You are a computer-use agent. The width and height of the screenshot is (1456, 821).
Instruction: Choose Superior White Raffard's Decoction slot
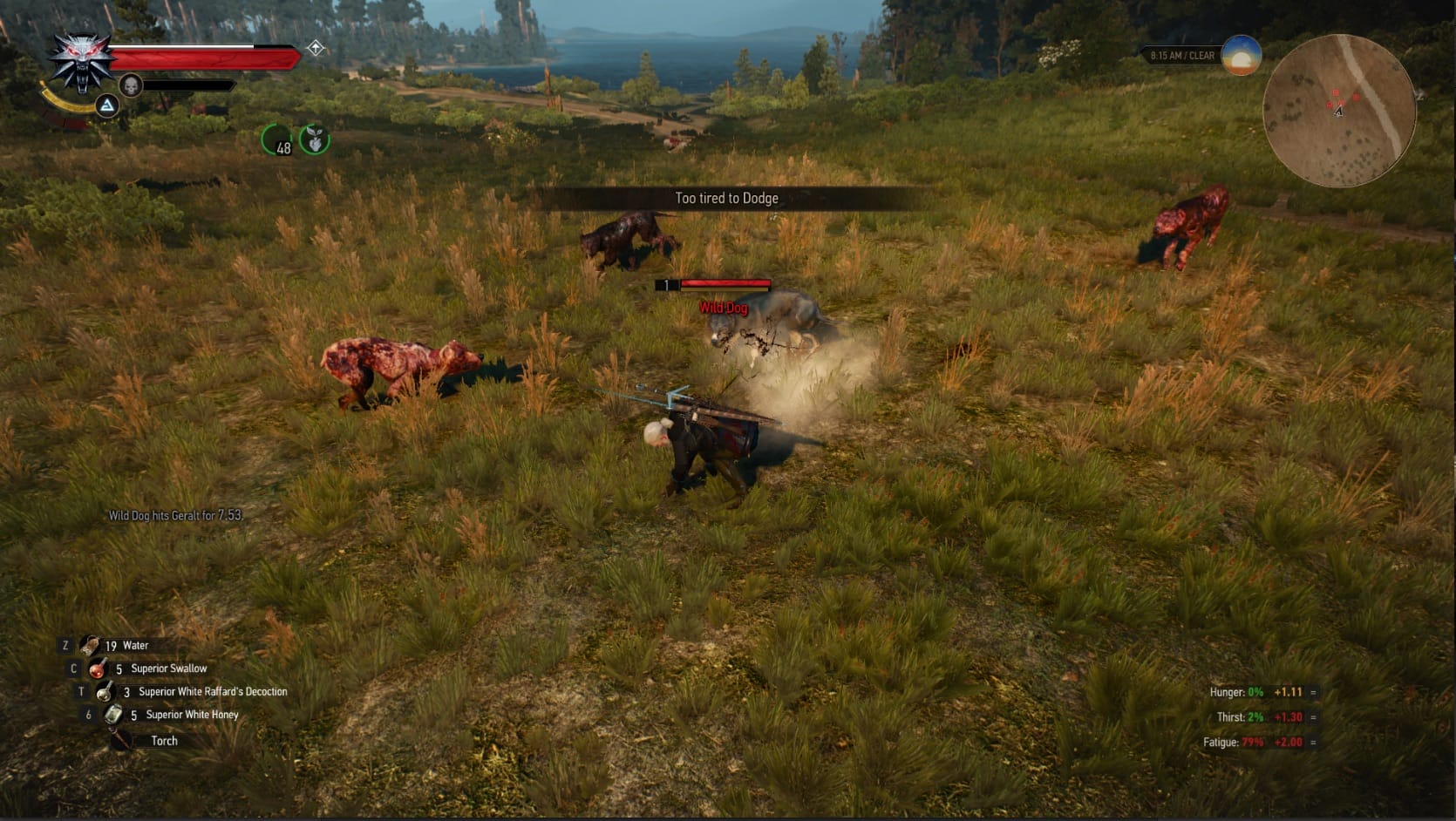tap(105, 692)
